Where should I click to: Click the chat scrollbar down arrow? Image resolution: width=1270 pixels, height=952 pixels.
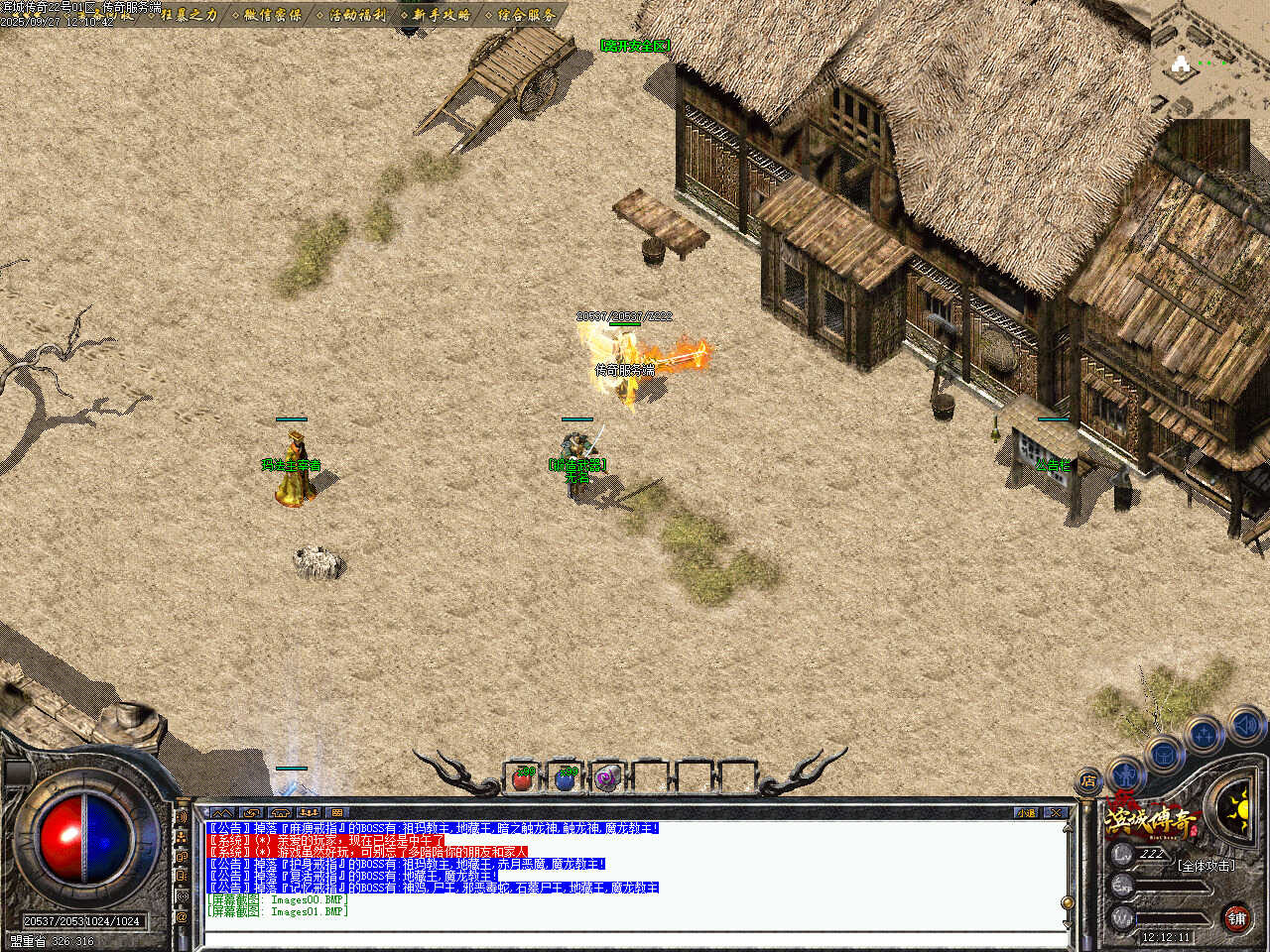[1068, 922]
